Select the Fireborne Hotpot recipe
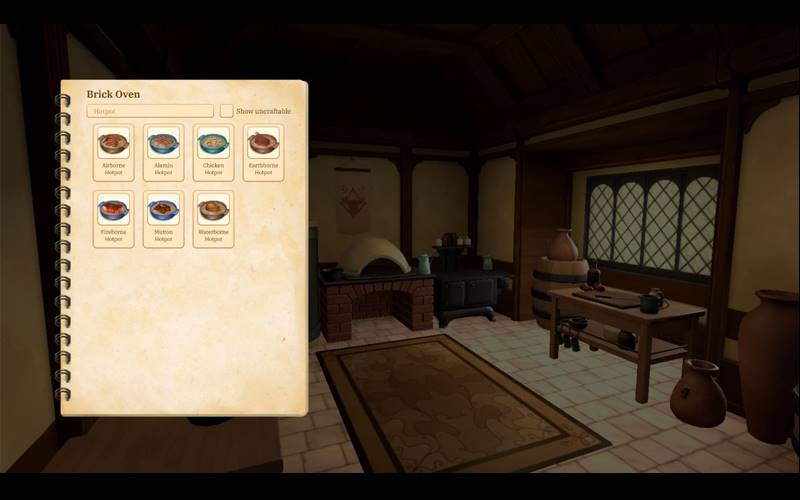This screenshot has height=500, width=800. coord(113,218)
